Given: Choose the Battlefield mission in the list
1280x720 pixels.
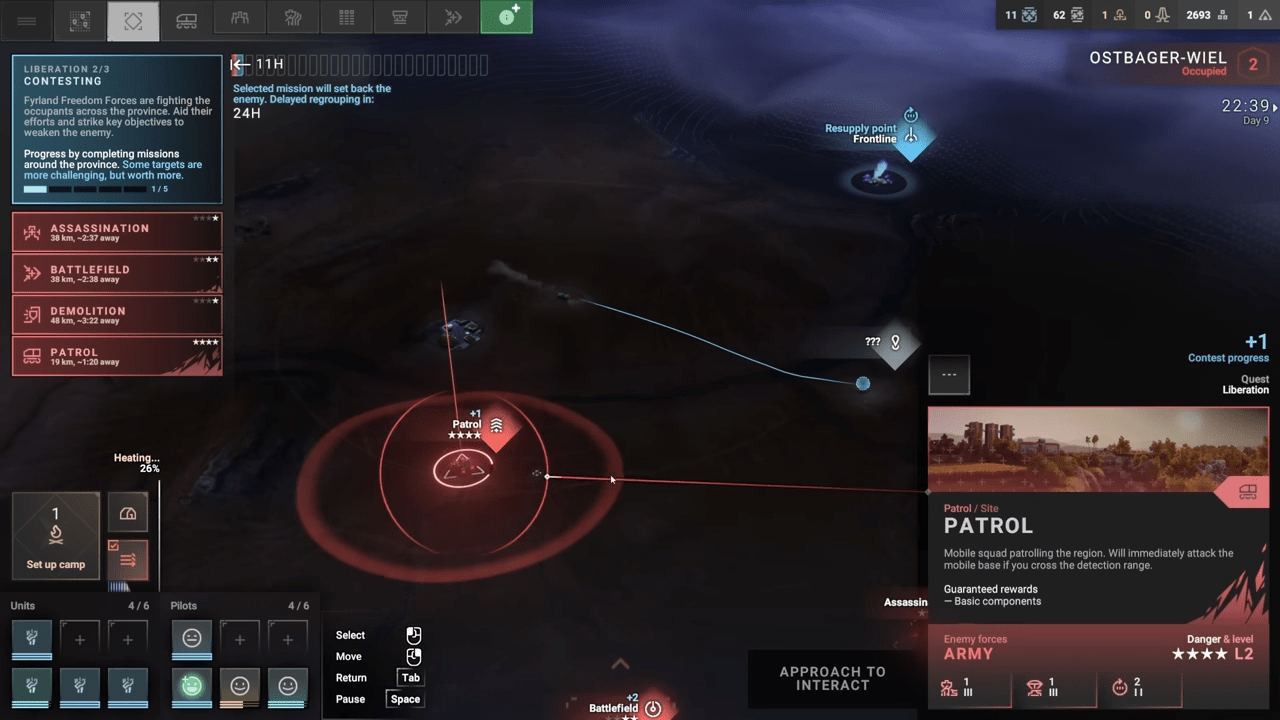Looking at the screenshot, I should [117, 273].
